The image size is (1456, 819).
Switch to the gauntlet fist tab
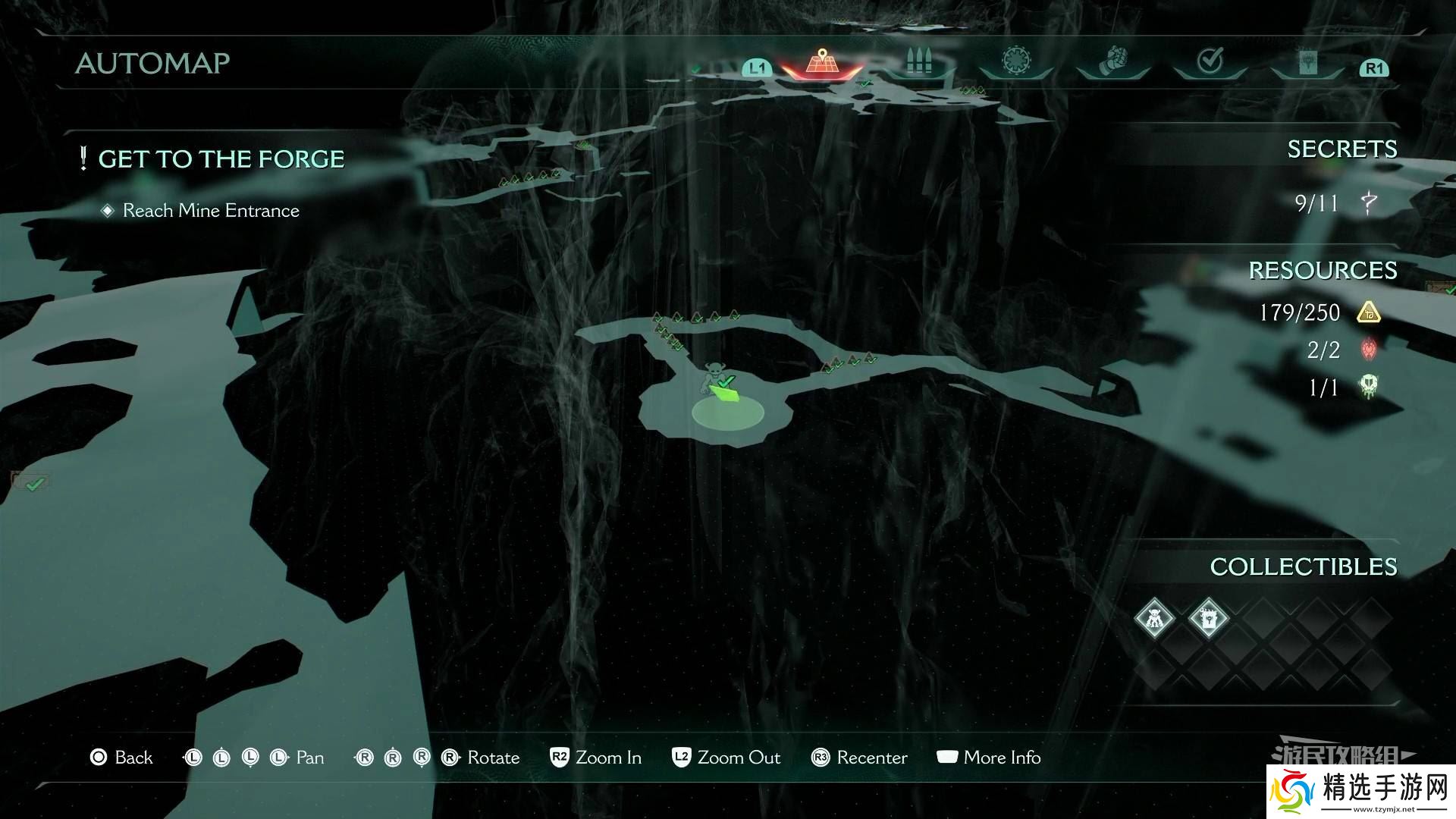coord(1113,62)
